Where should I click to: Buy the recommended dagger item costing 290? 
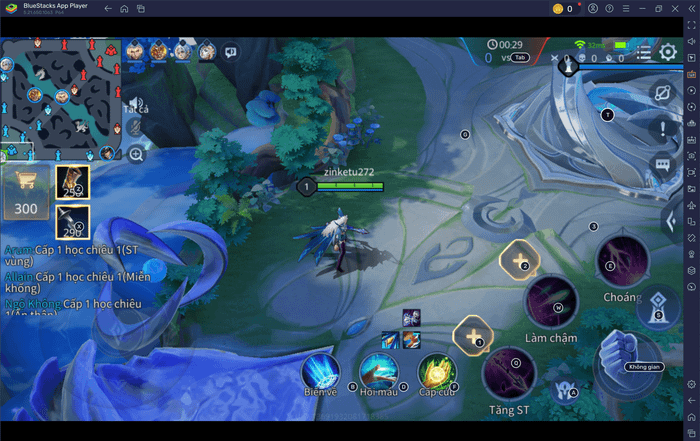(x=73, y=222)
